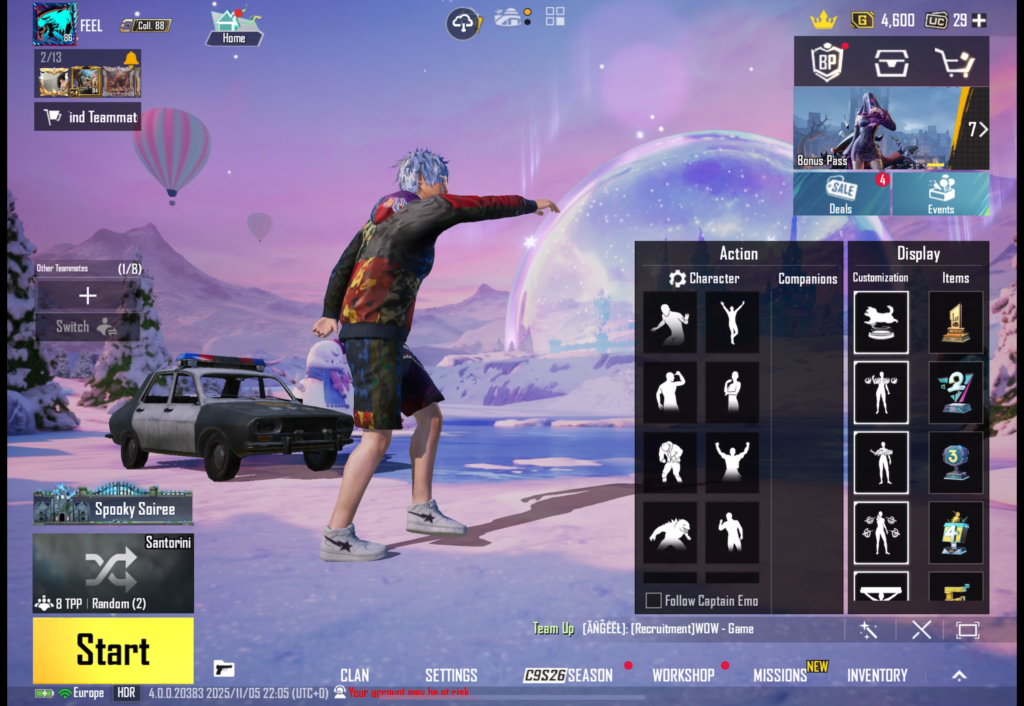Toggle the Follow Captain Emote checkbox
Image resolution: width=1024 pixels, height=706 pixels.
coord(654,601)
